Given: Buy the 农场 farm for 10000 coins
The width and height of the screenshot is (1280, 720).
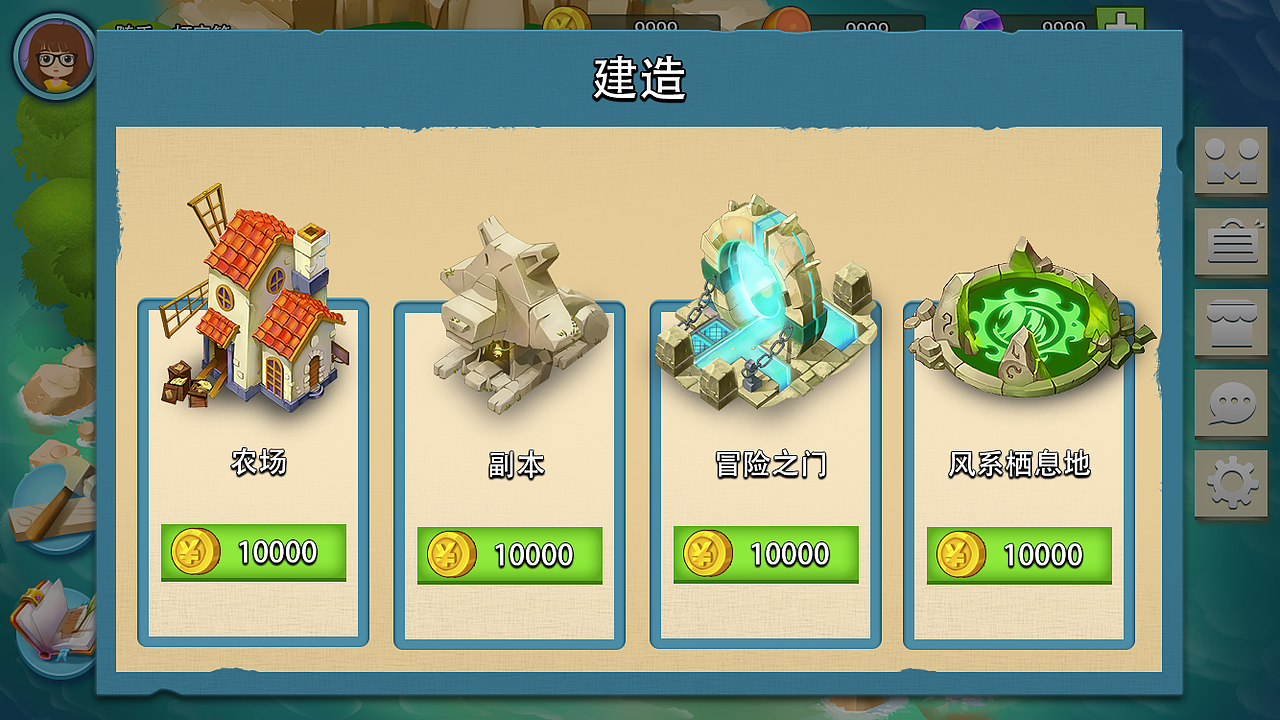Looking at the screenshot, I should 253,552.
